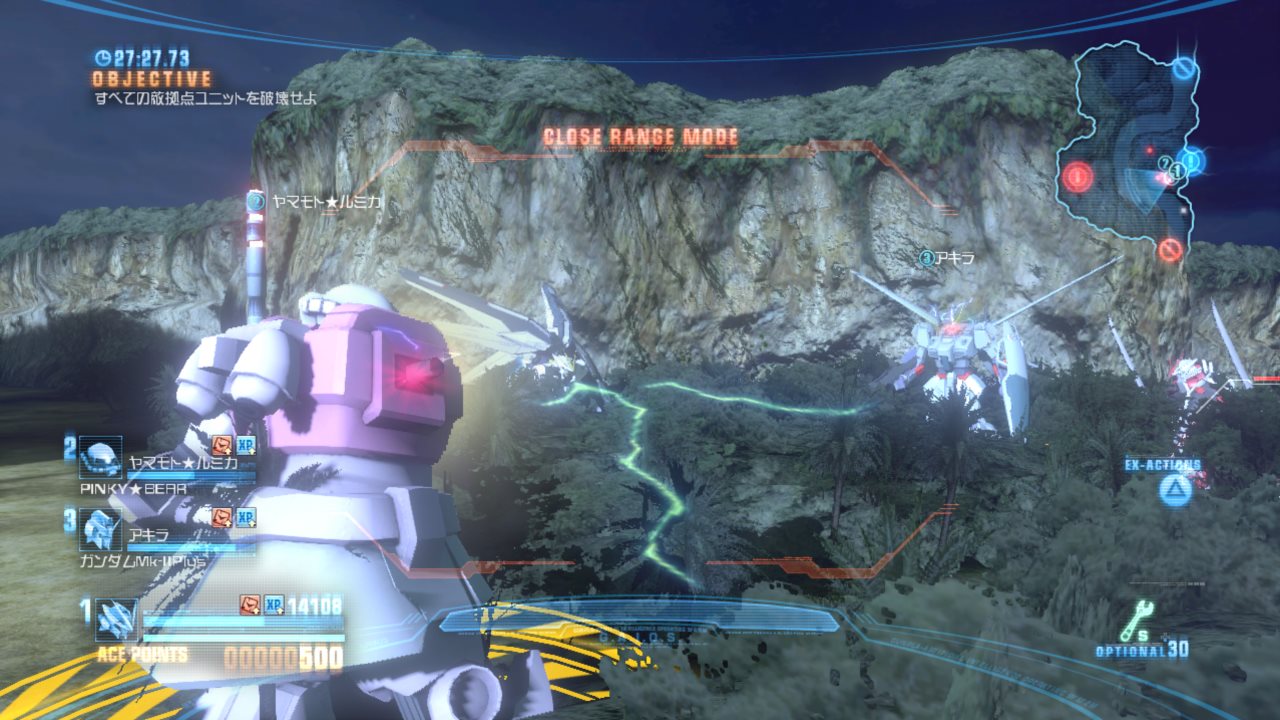Select teammate ヤマモト★ルミカ's portrait in party list
The image size is (1280, 720).
tap(101, 458)
